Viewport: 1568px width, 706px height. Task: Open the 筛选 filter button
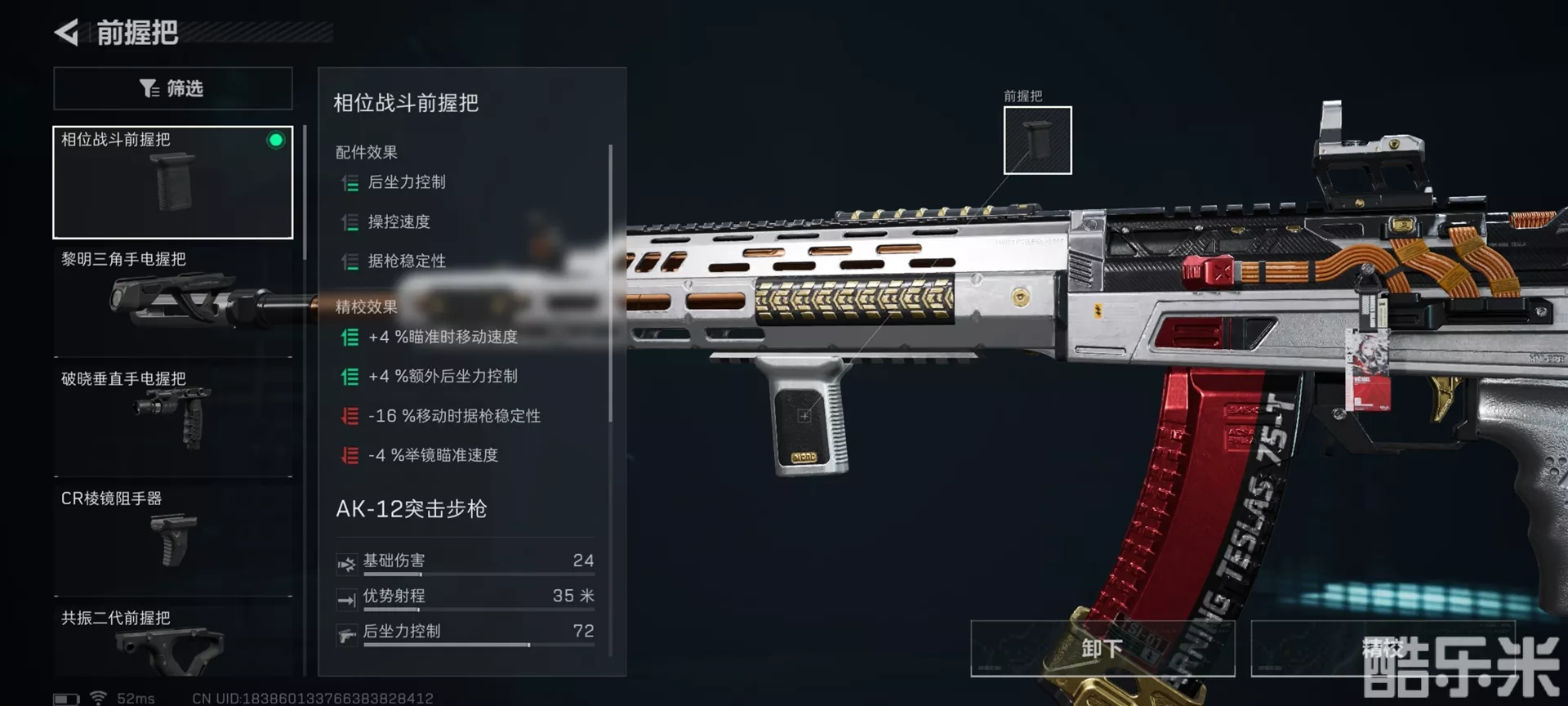tap(172, 88)
